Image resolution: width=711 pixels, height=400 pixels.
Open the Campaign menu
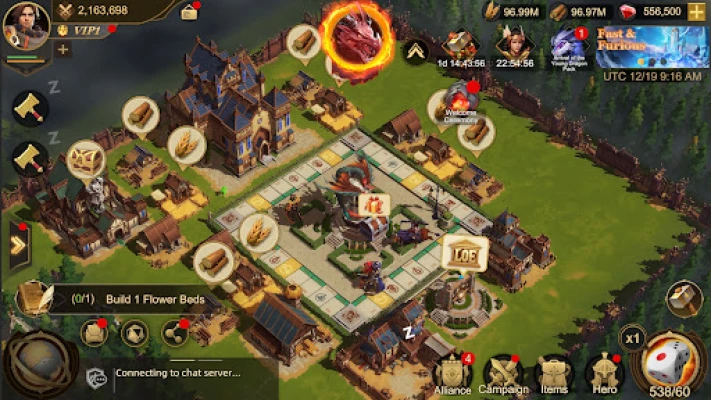click(503, 375)
